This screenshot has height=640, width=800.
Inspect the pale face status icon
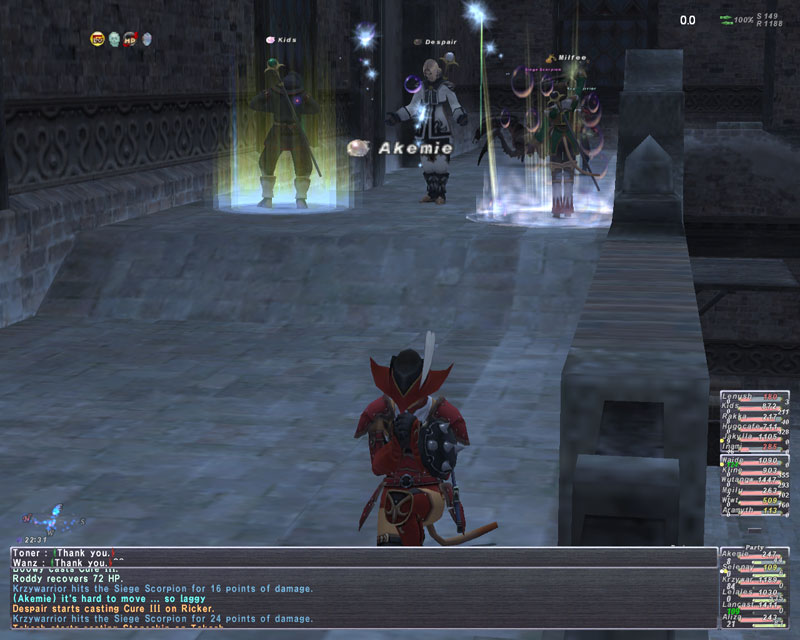pos(113,39)
